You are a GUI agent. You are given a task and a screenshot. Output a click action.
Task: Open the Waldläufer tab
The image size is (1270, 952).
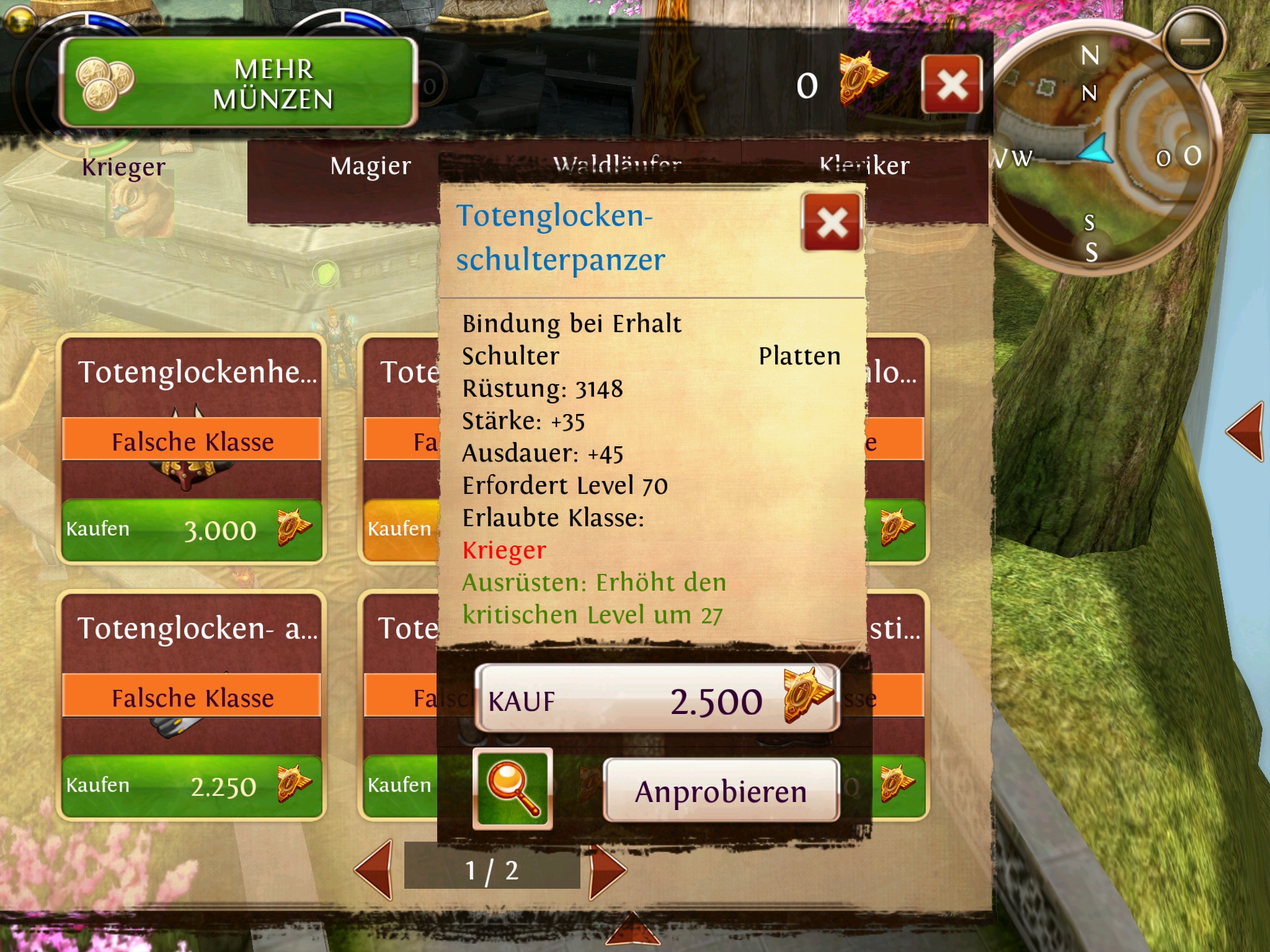(617, 165)
